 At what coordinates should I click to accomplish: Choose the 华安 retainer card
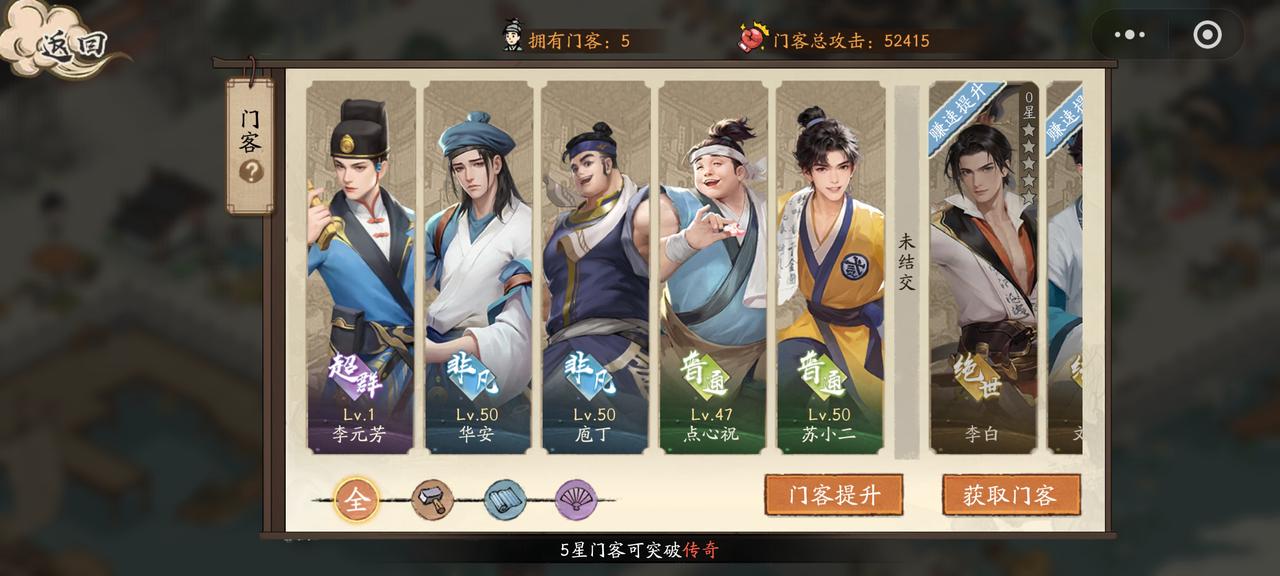click(x=477, y=268)
